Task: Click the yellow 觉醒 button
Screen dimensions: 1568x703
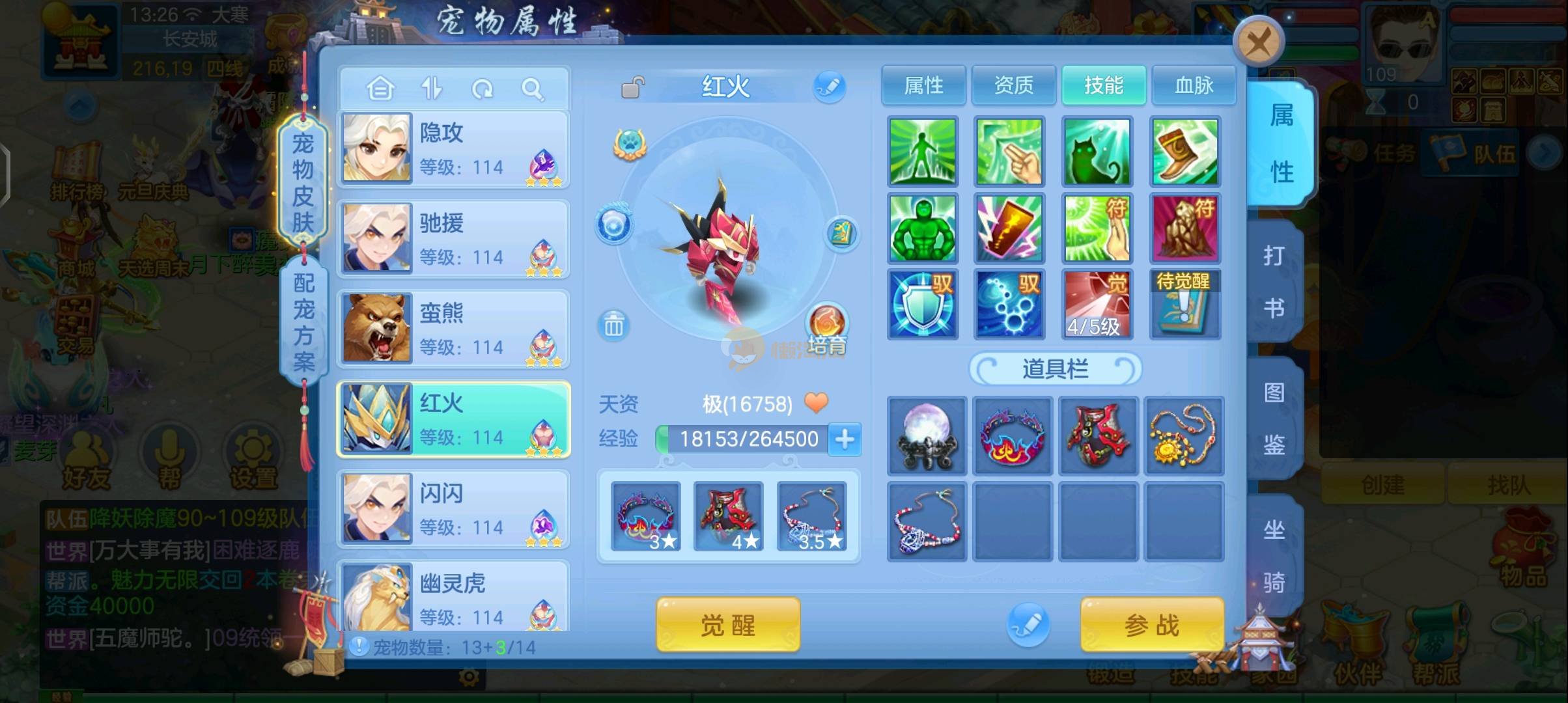Action: 727,625
